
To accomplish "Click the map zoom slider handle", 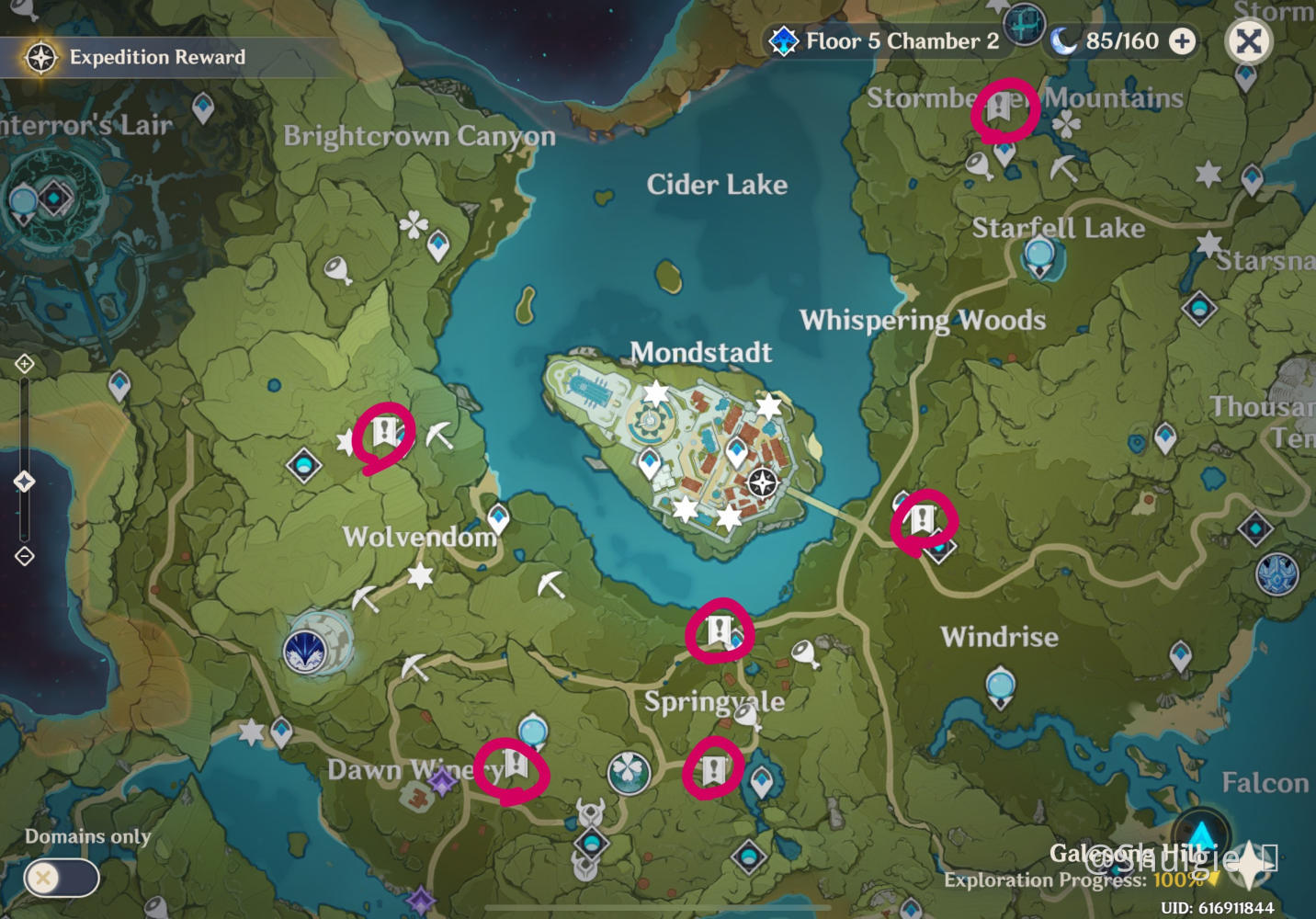I will pyautogui.click(x=25, y=482).
